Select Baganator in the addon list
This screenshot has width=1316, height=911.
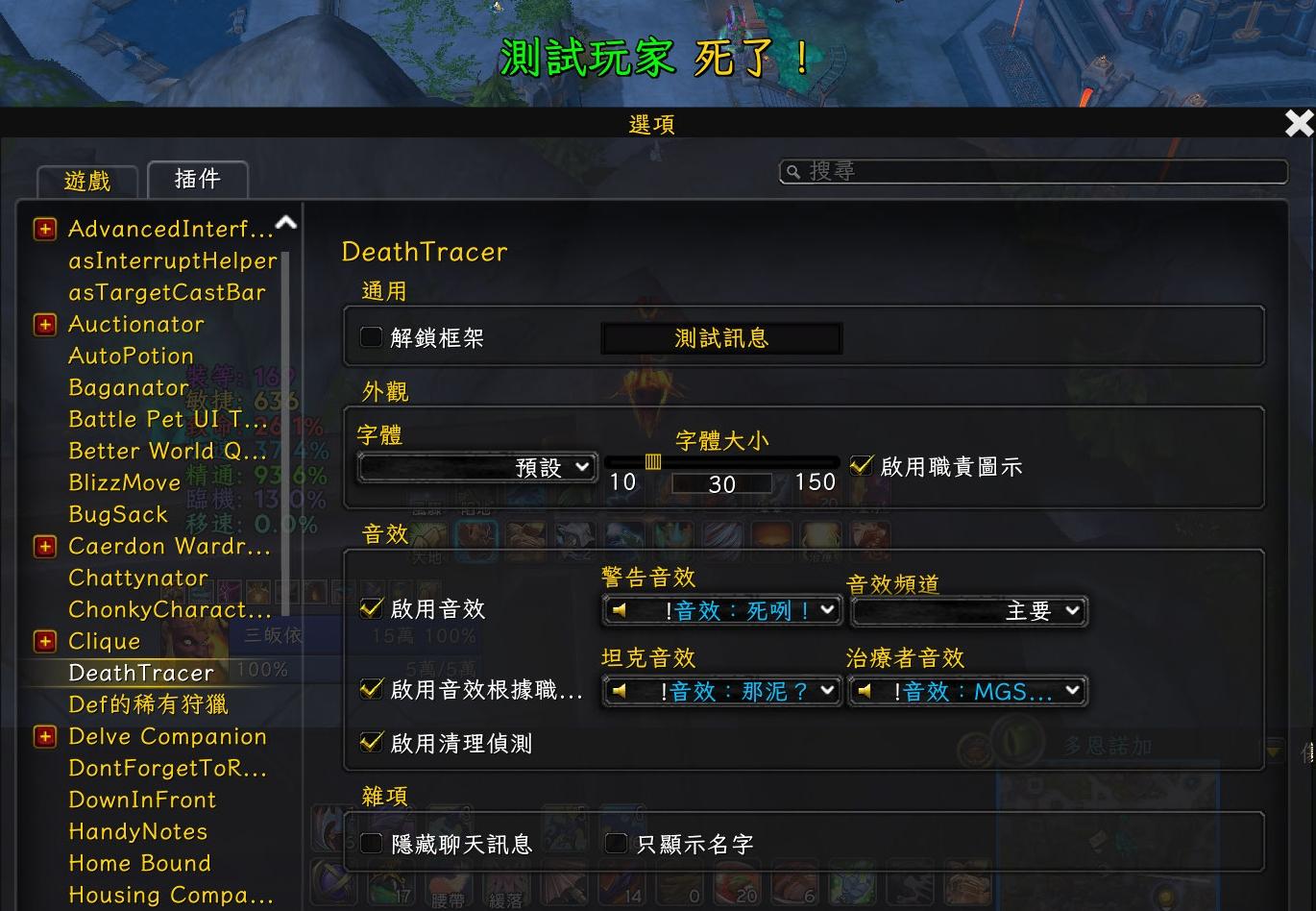(x=129, y=387)
